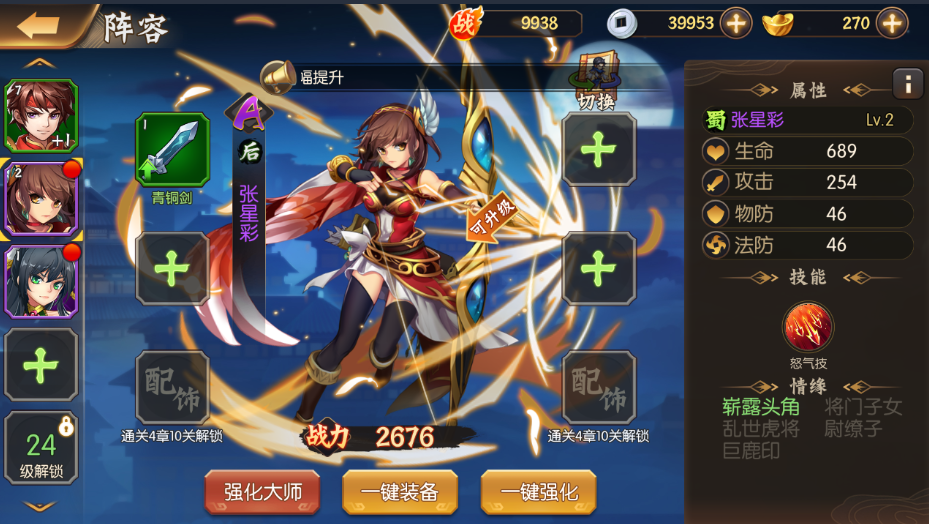Tap the 一键装备 auto-equip button
929x524 pixels.
pos(400,492)
